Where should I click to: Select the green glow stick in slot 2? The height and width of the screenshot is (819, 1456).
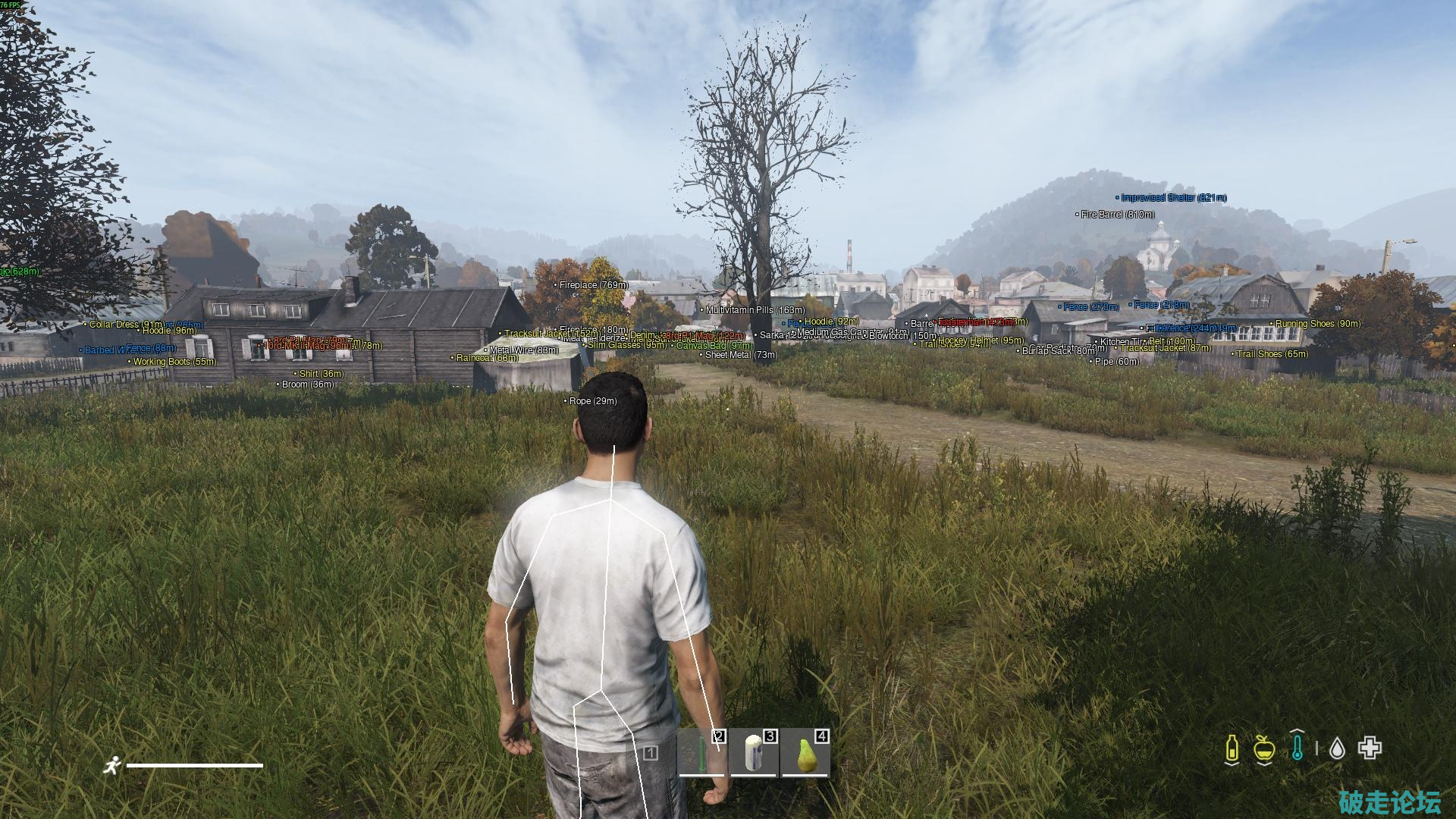click(702, 753)
